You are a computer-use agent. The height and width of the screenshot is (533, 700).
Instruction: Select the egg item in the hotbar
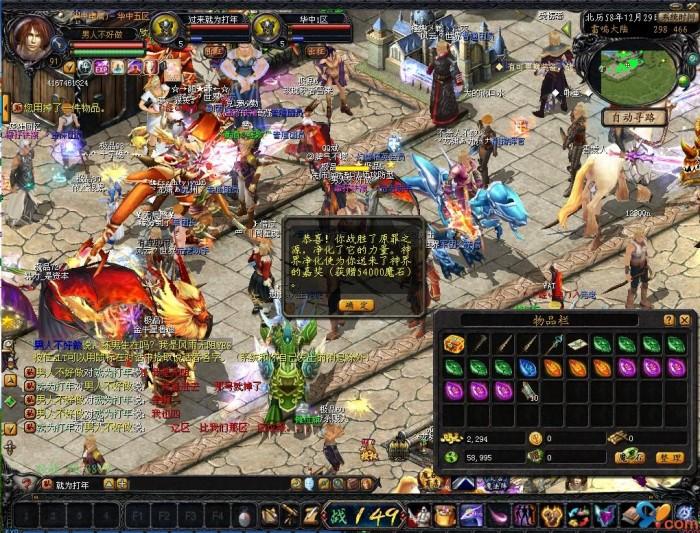tap(243, 516)
